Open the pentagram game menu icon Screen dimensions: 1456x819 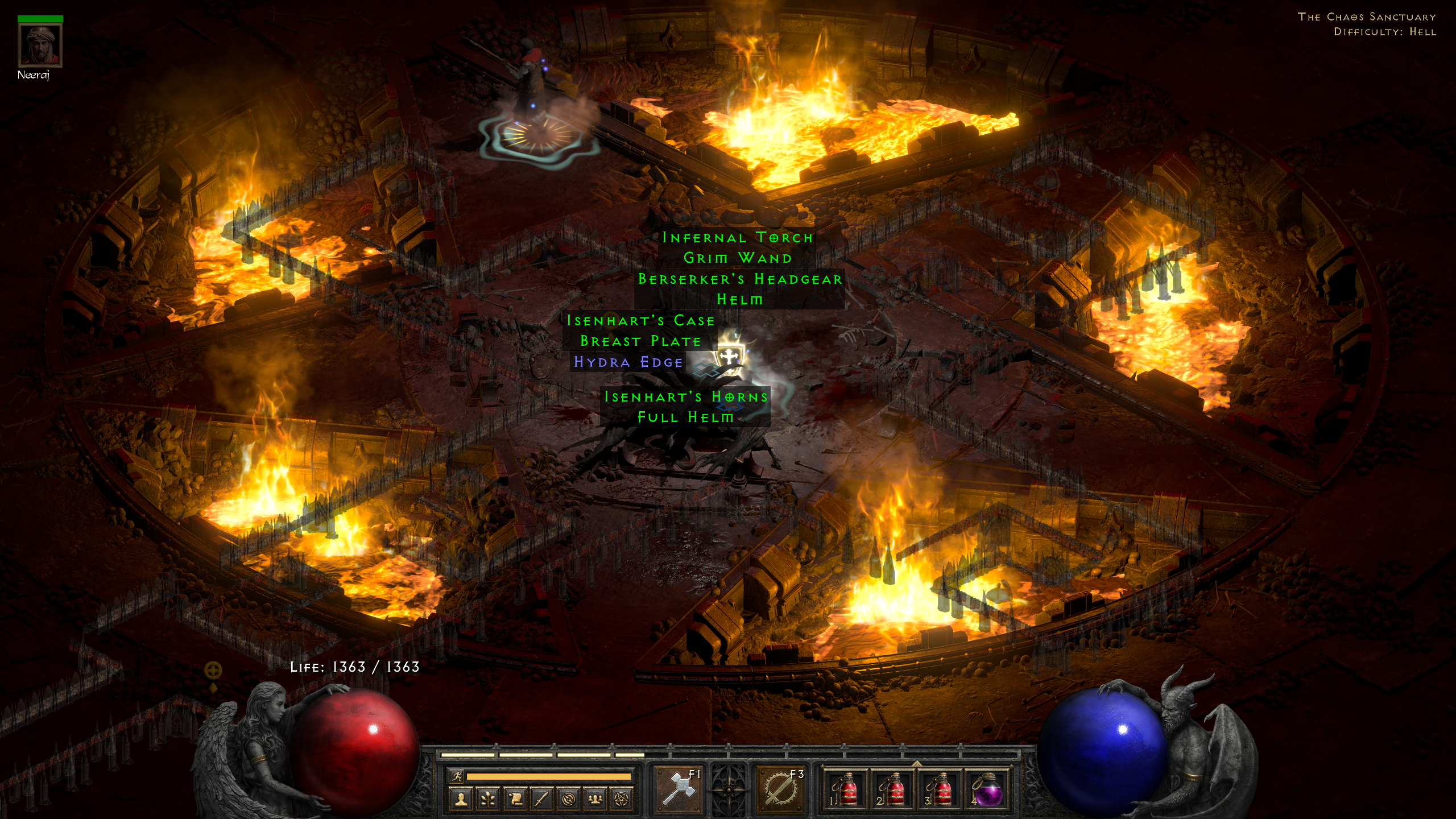(x=622, y=799)
